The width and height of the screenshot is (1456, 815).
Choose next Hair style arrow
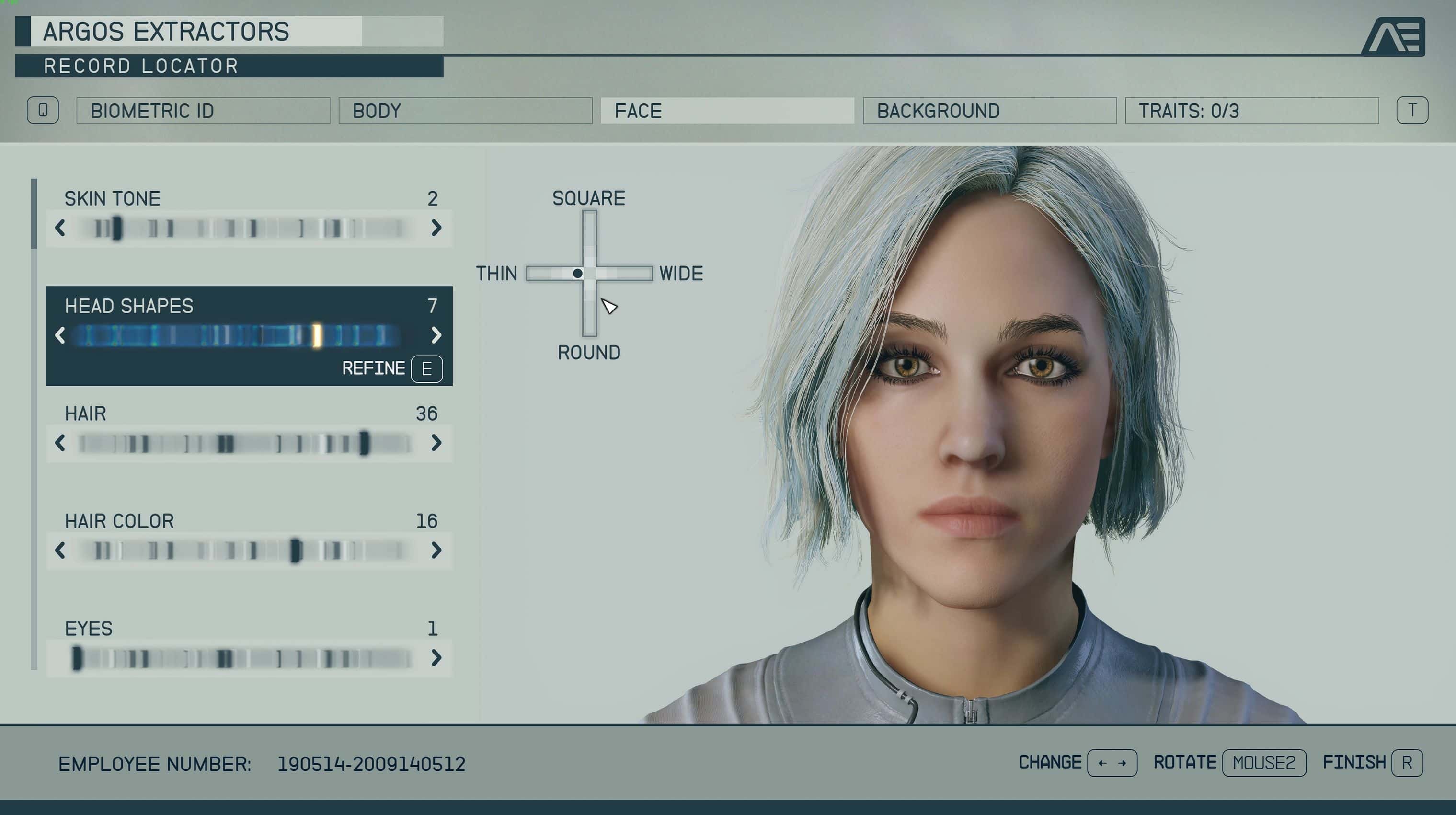436,443
